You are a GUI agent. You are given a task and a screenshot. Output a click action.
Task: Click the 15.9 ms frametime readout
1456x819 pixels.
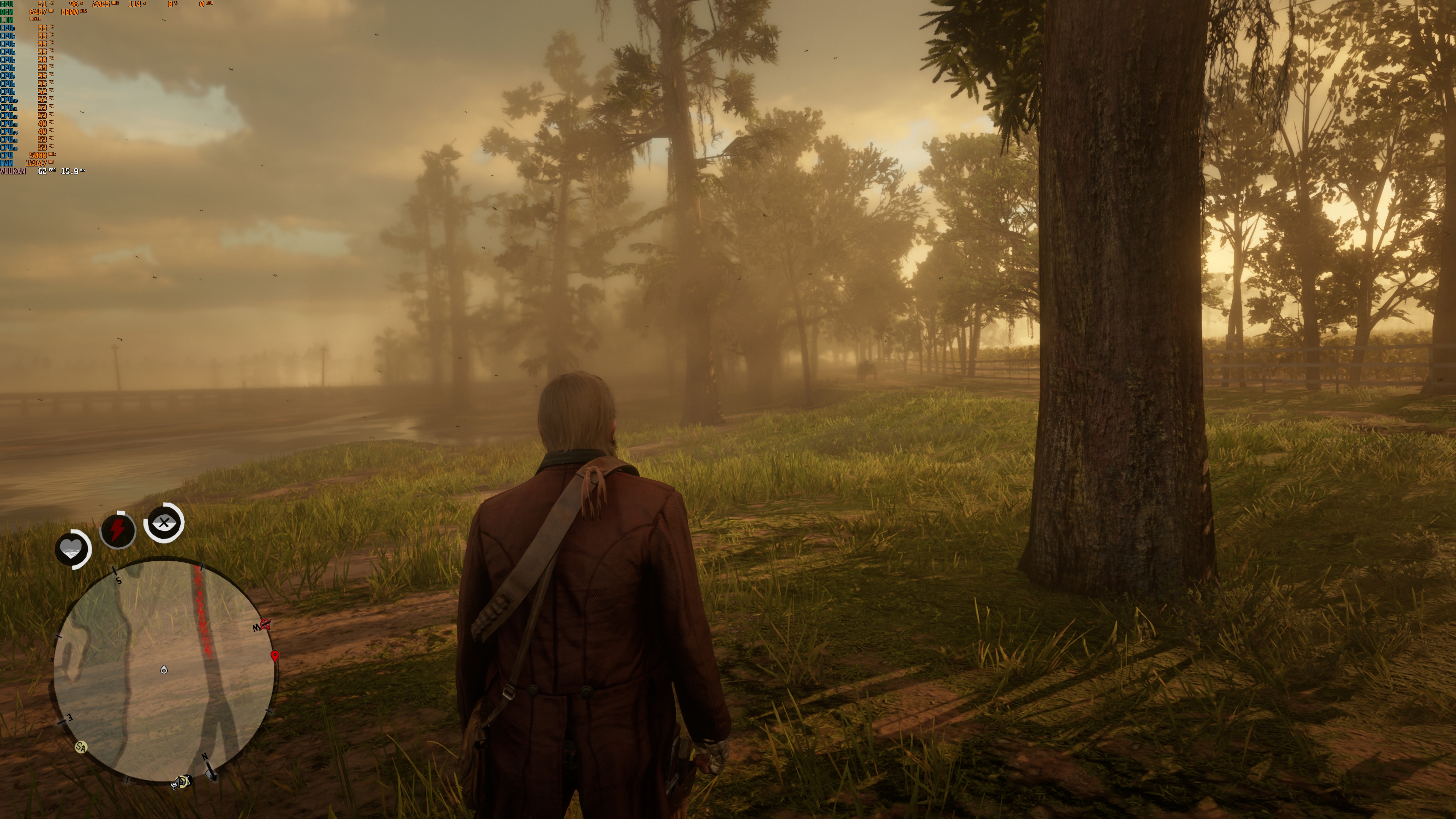click(x=69, y=171)
